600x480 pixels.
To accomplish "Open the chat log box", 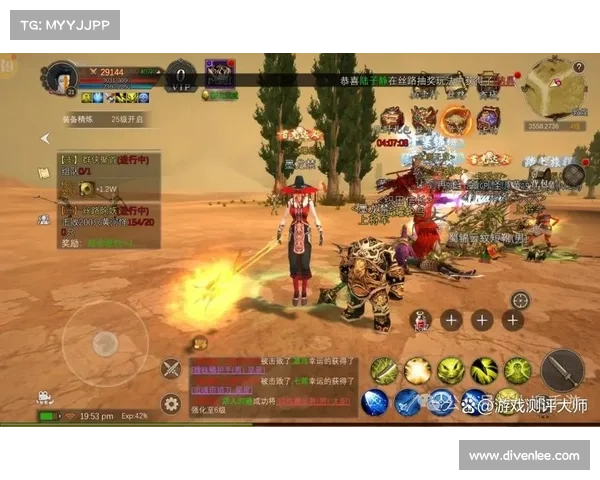I will coord(273,386).
